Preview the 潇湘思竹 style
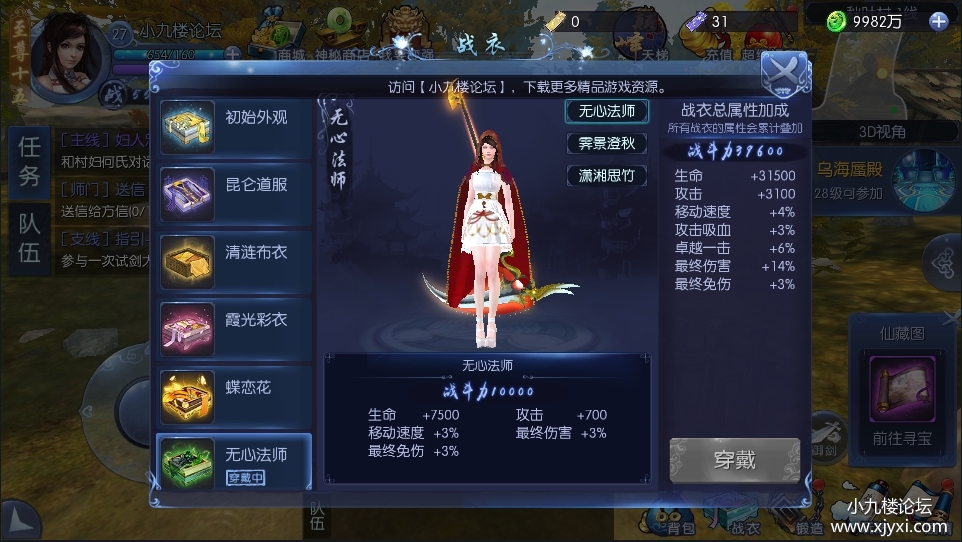962x542 pixels. [606, 176]
